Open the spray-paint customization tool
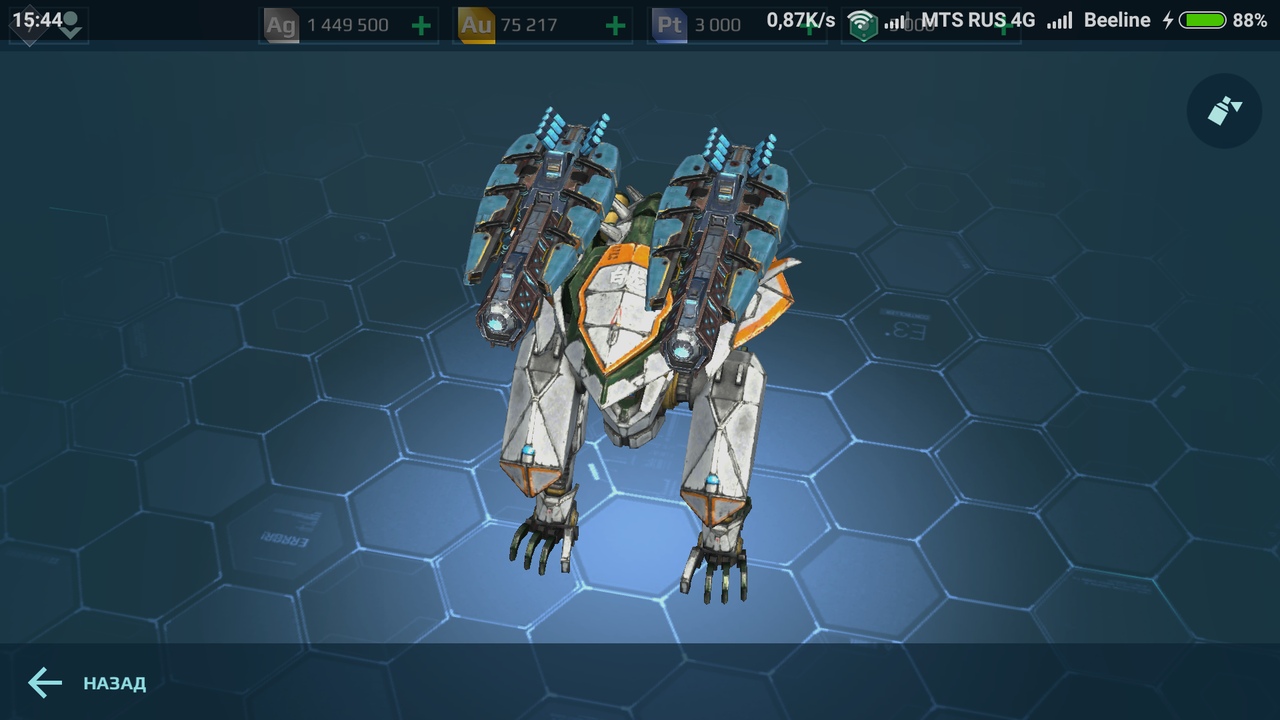 [x=1223, y=111]
